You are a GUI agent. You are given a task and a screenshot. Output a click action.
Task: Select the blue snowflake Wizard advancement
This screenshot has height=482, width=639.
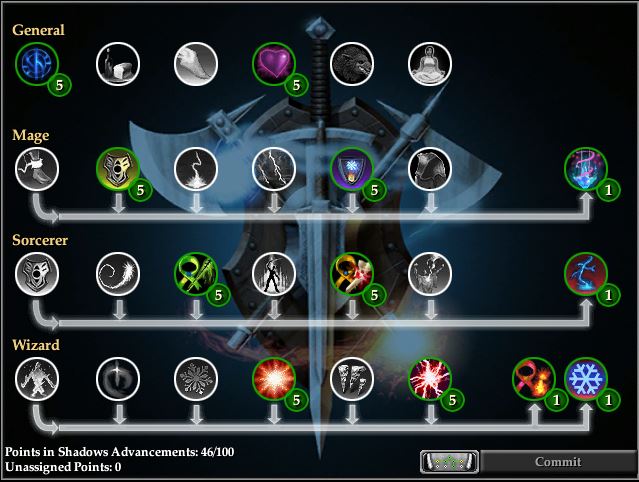[x=585, y=379]
